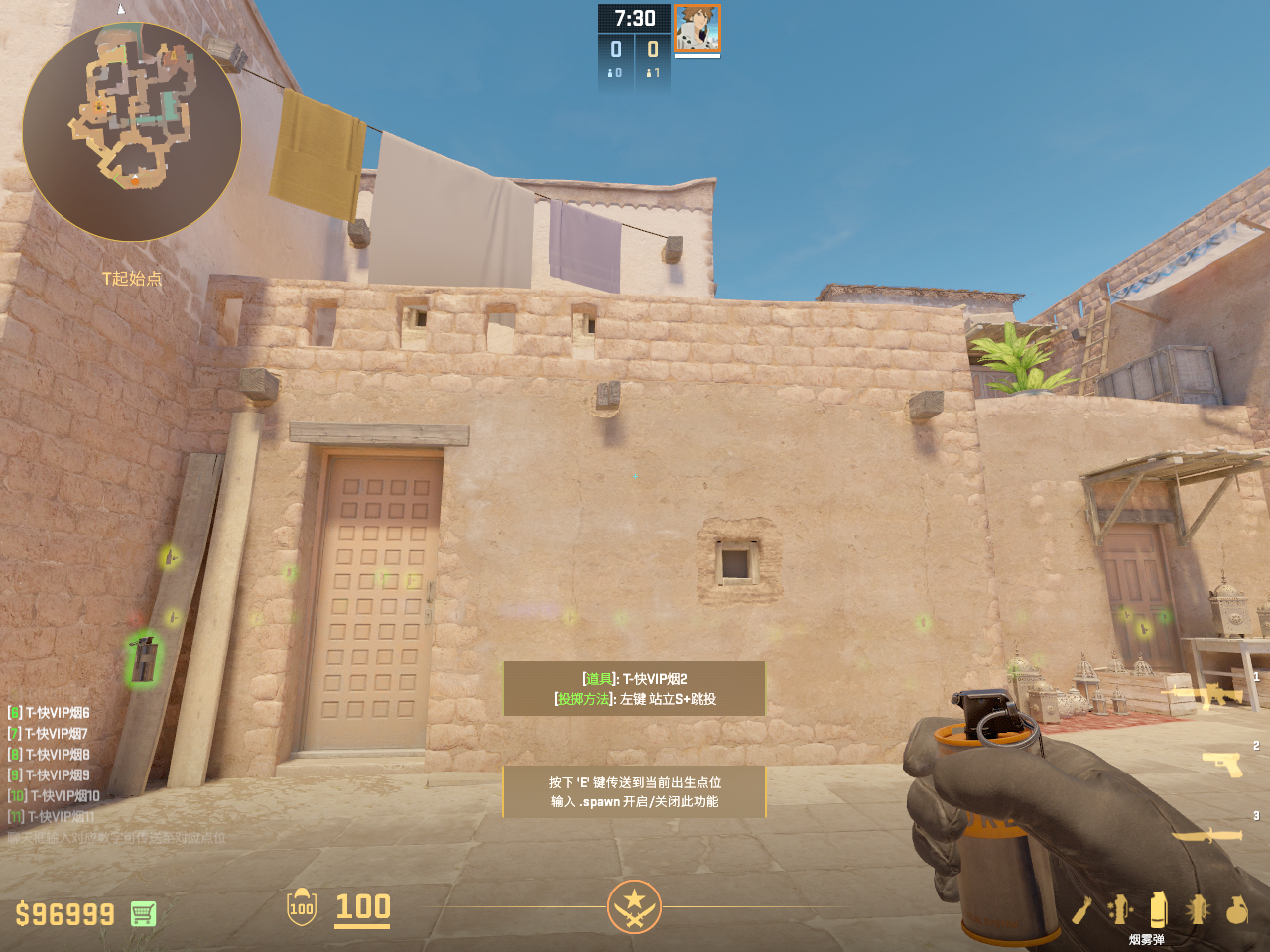
Task: Select the rifle in weapon slot 1
Action: 1206,695
